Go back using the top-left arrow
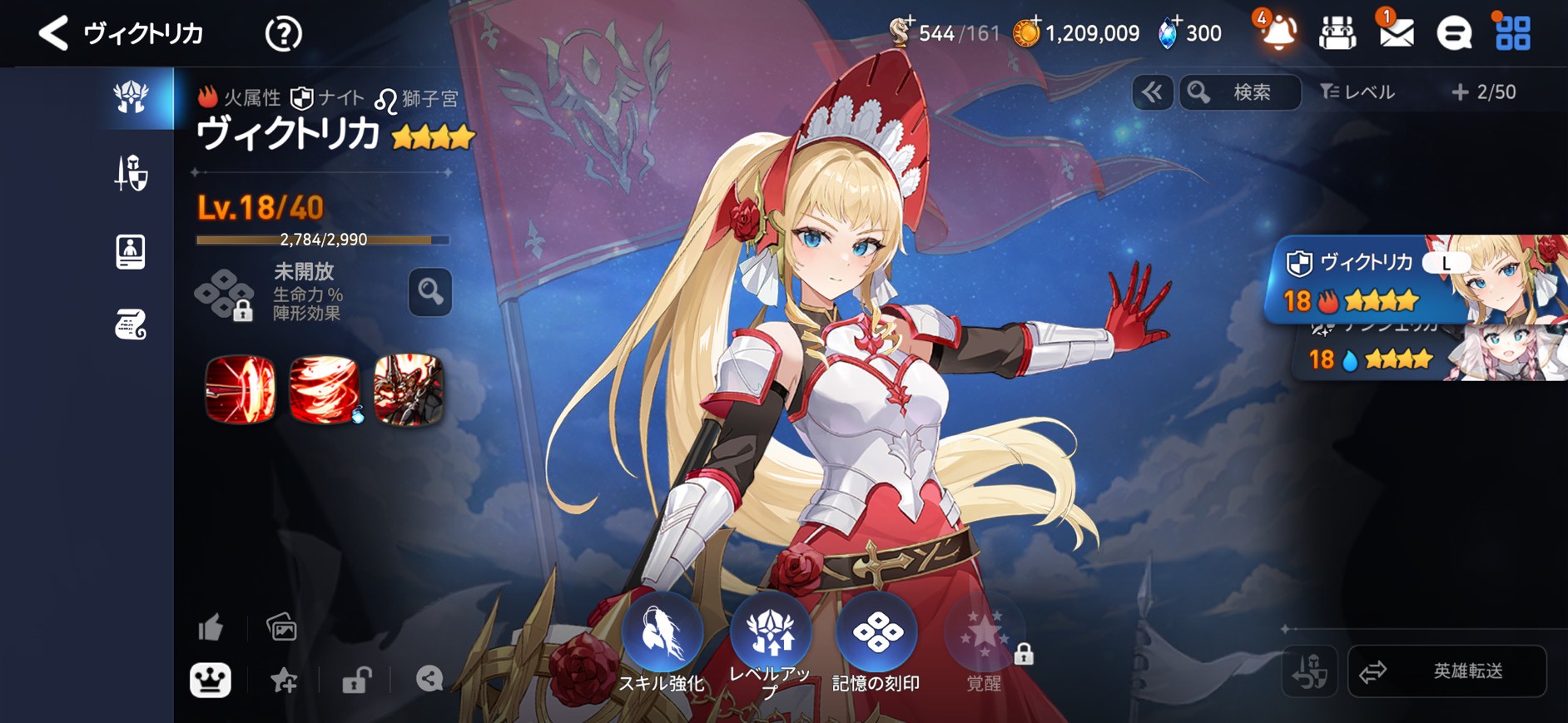 click(x=53, y=33)
